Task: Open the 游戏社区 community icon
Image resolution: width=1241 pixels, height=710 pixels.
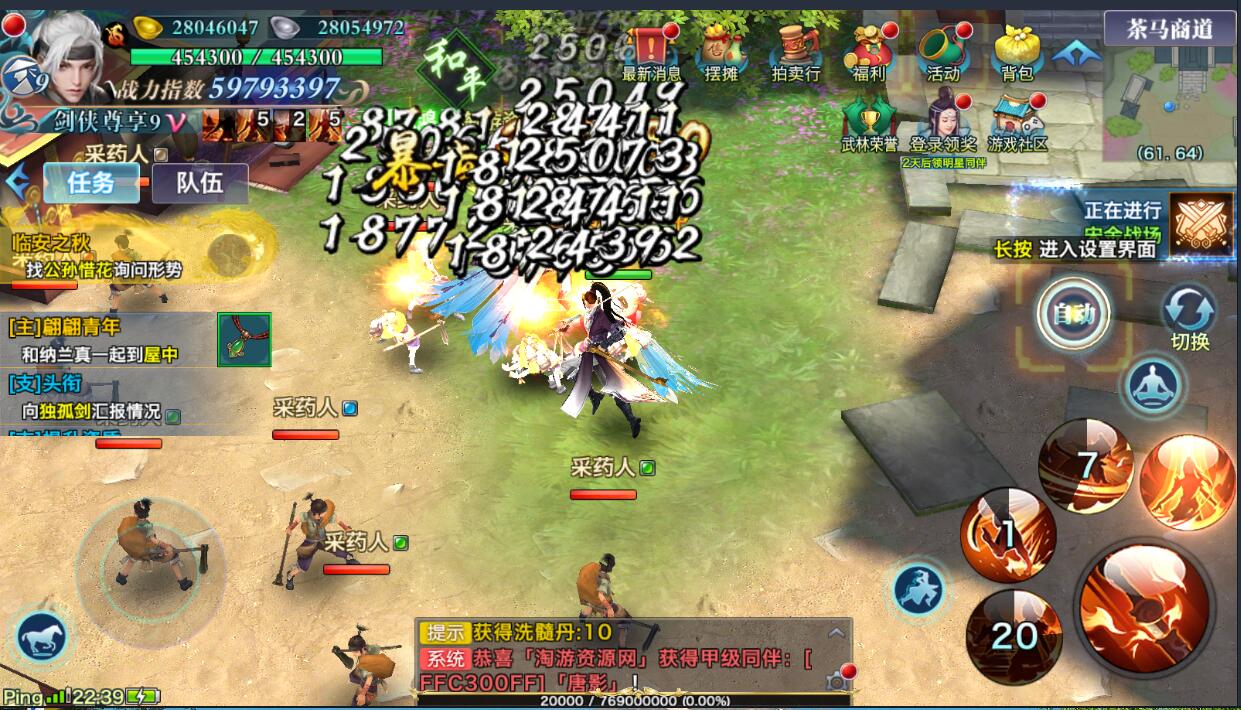Action: coord(1017,122)
